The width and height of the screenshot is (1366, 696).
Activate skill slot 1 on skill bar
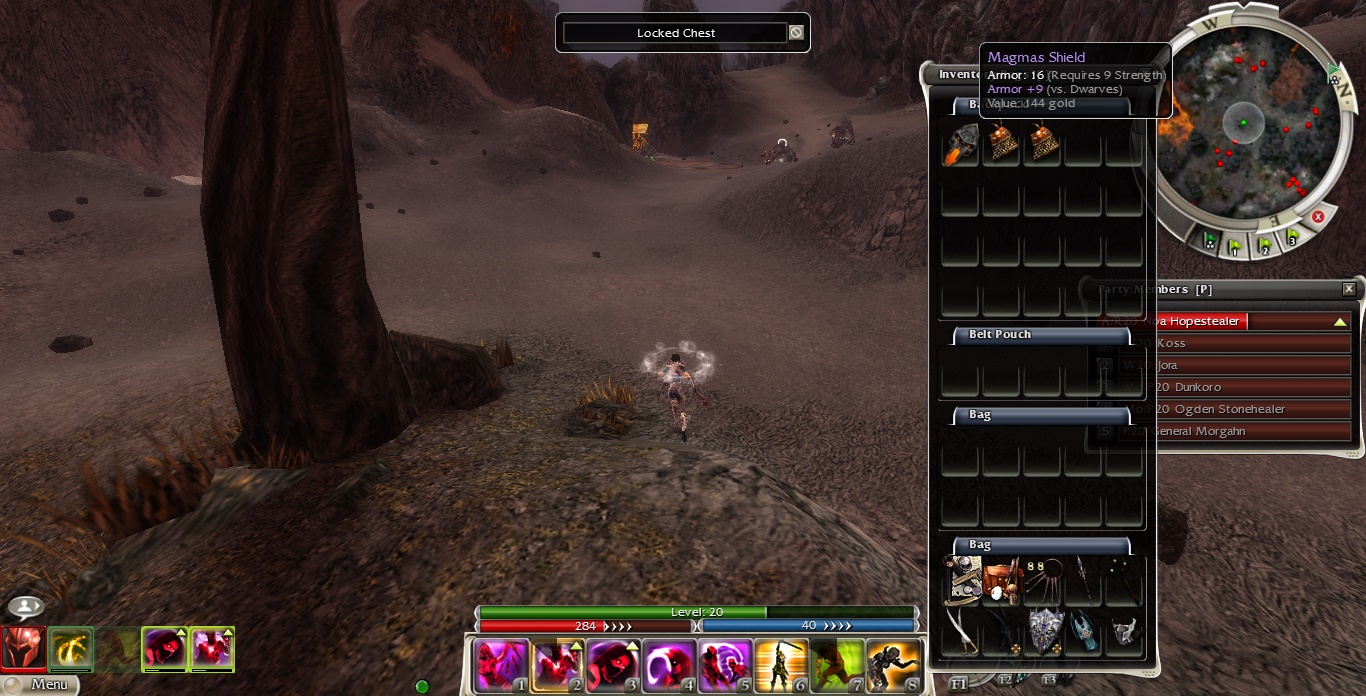tap(499, 664)
